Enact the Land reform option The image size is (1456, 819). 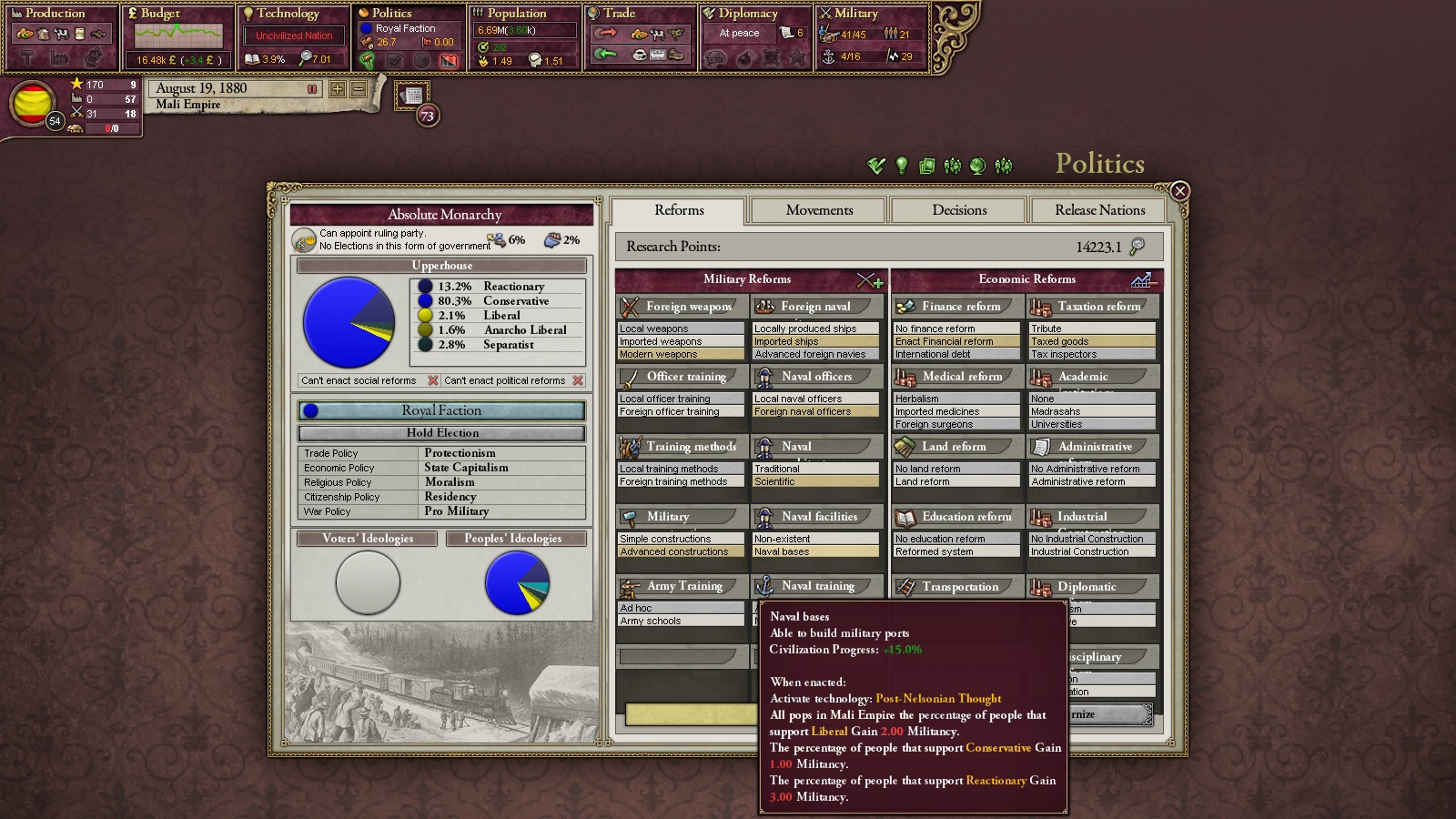click(955, 481)
